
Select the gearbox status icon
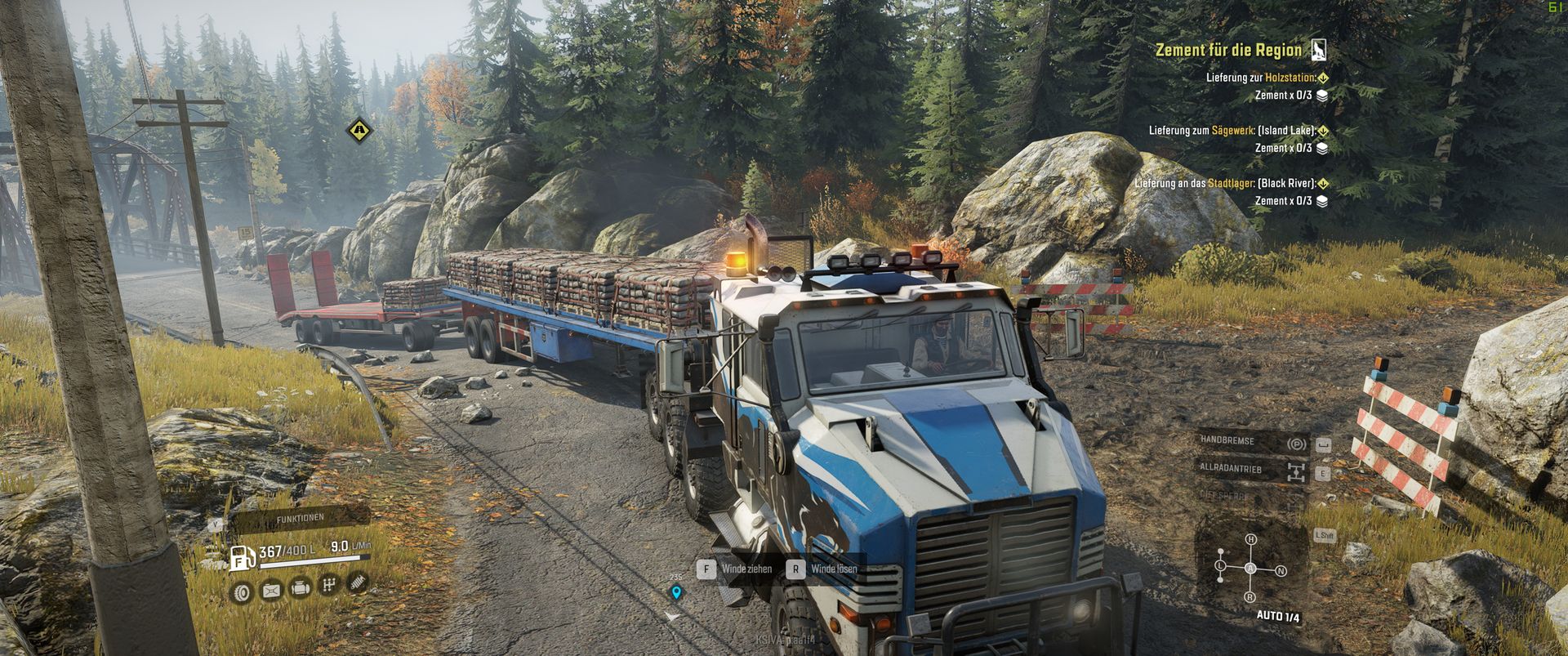point(330,585)
